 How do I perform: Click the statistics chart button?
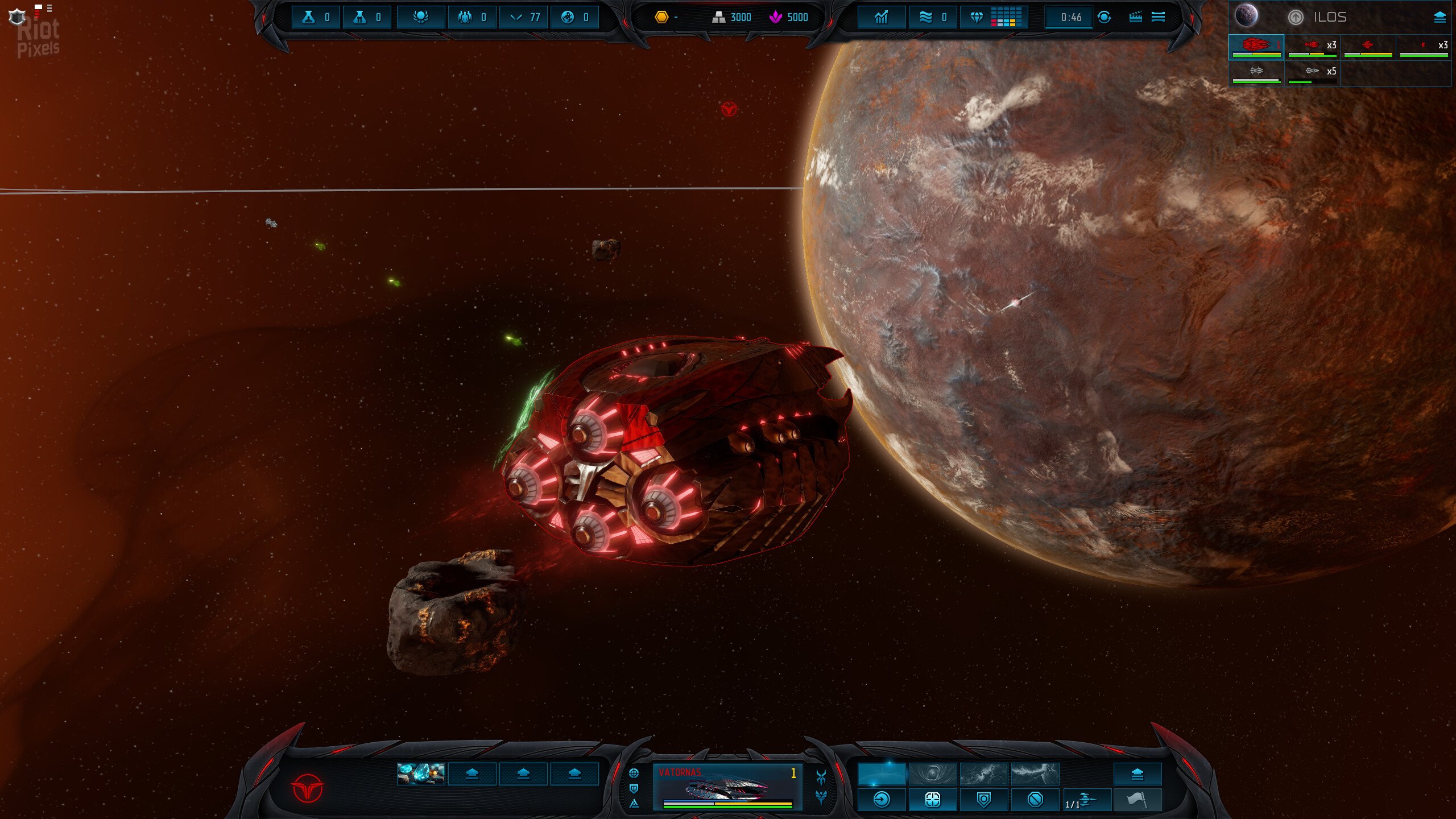point(881,17)
